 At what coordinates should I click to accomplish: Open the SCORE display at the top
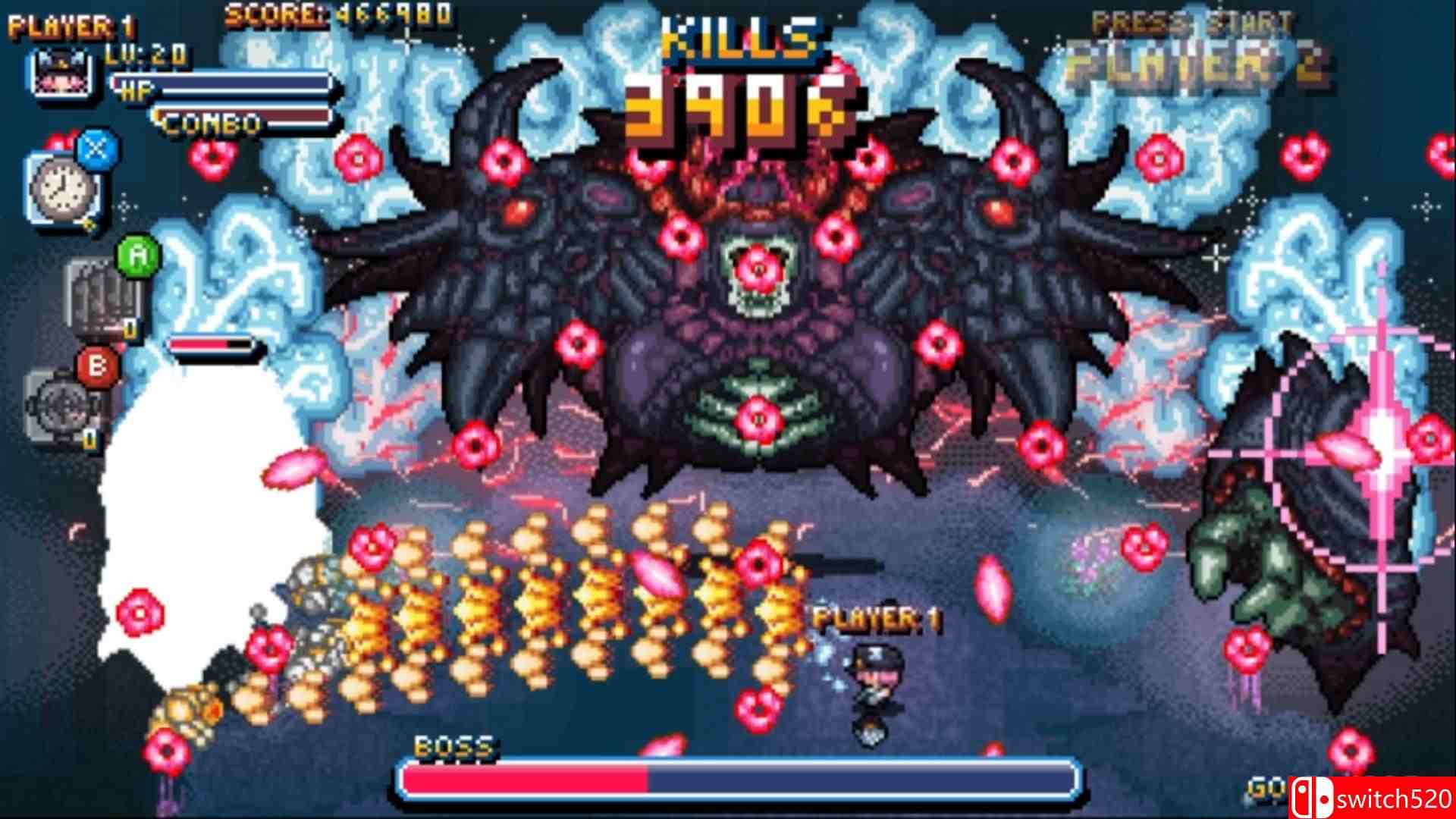coord(334,14)
